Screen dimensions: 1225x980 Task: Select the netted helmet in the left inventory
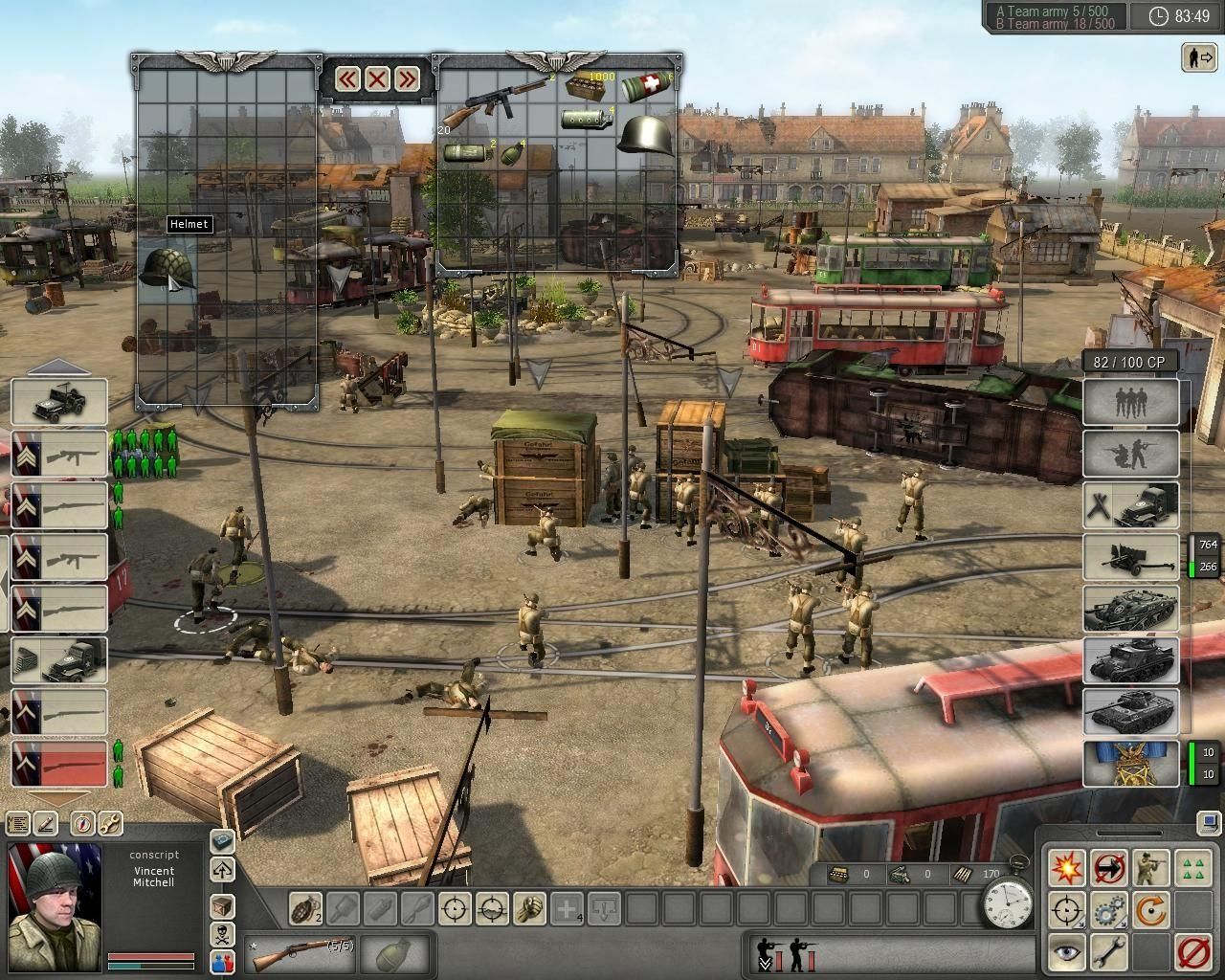pos(167,268)
